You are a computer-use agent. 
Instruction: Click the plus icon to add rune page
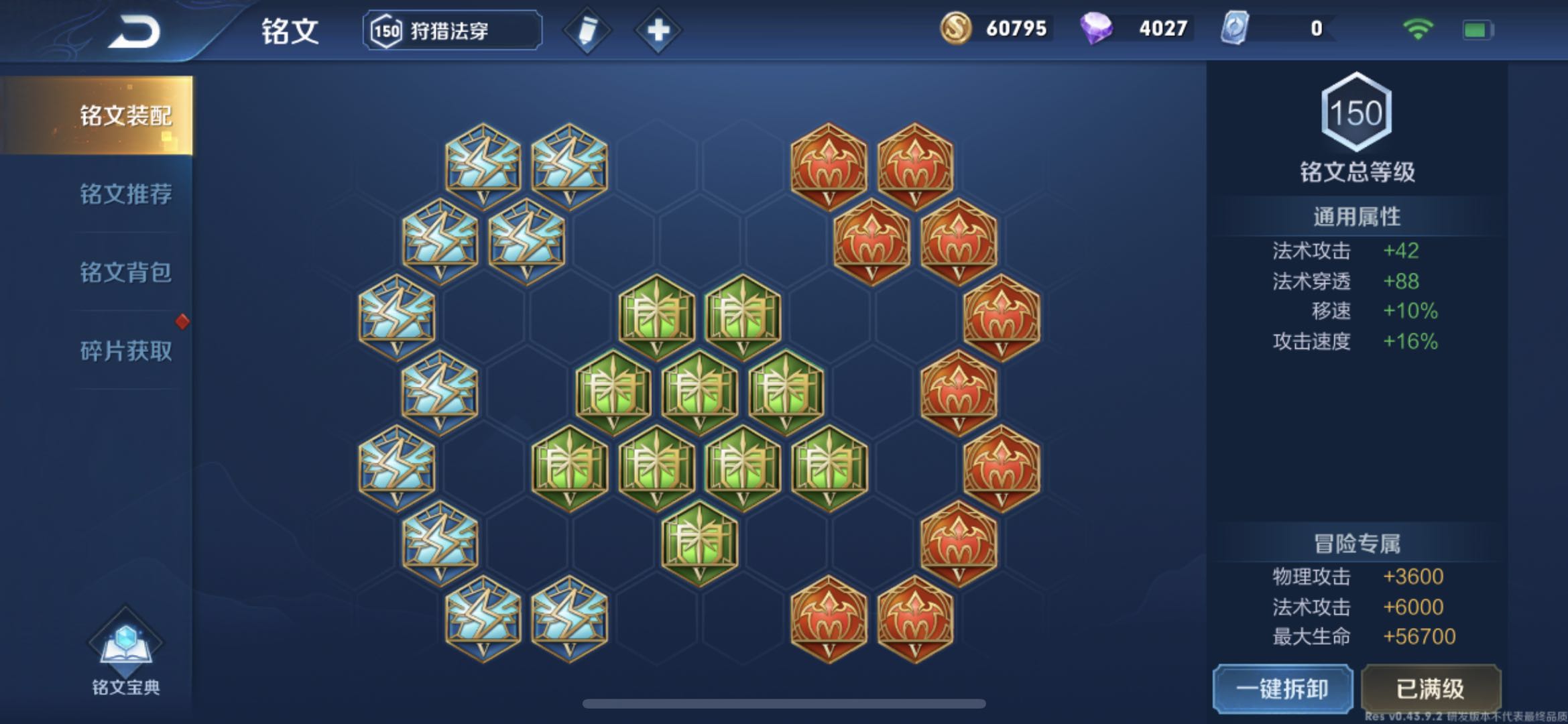658,29
